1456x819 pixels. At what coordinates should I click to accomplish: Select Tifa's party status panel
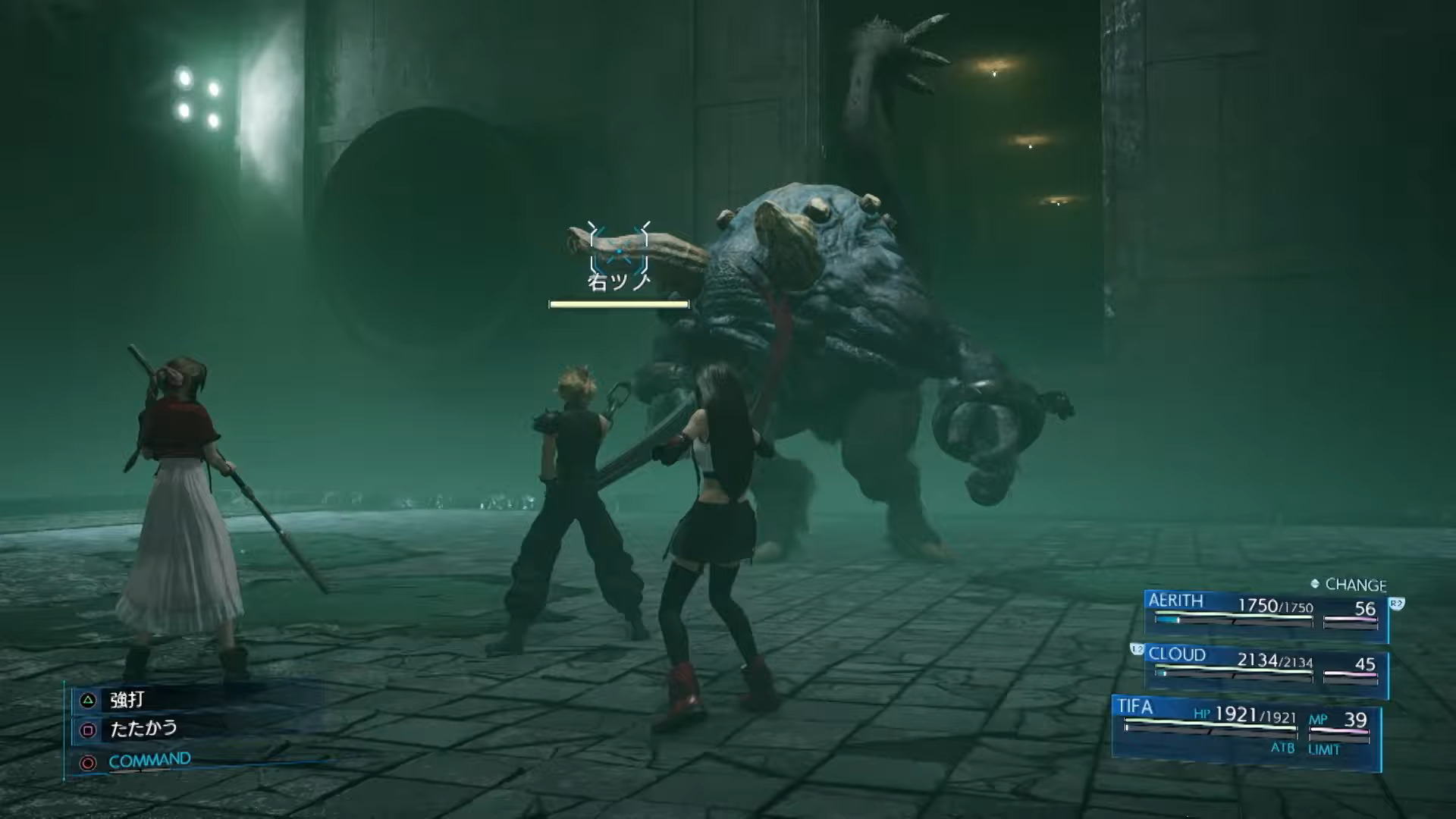pyautogui.click(x=1245, y=726)
